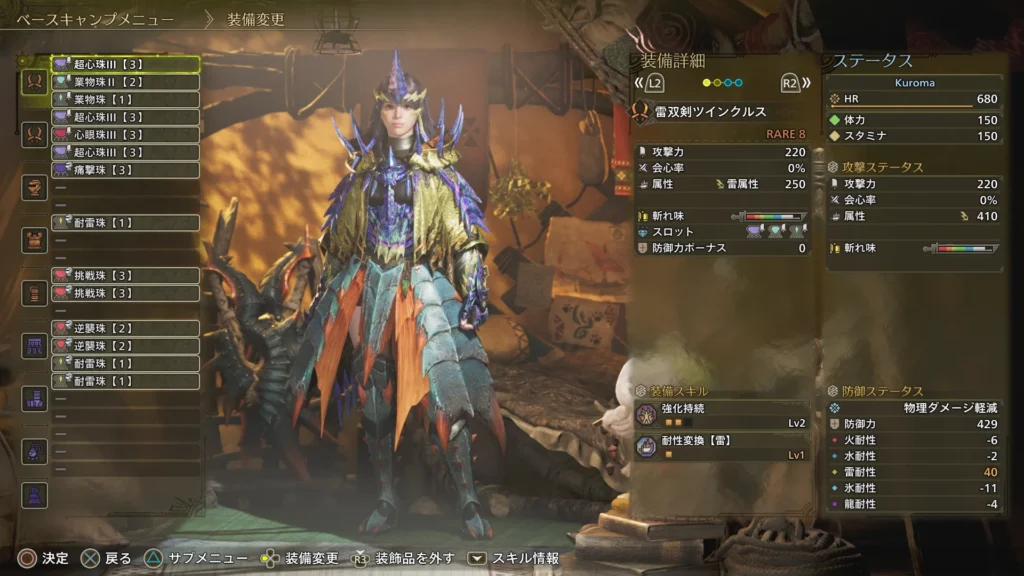Select the highlighted 超心珠III decoration row

pyautogui.click(x=125, y=64)
